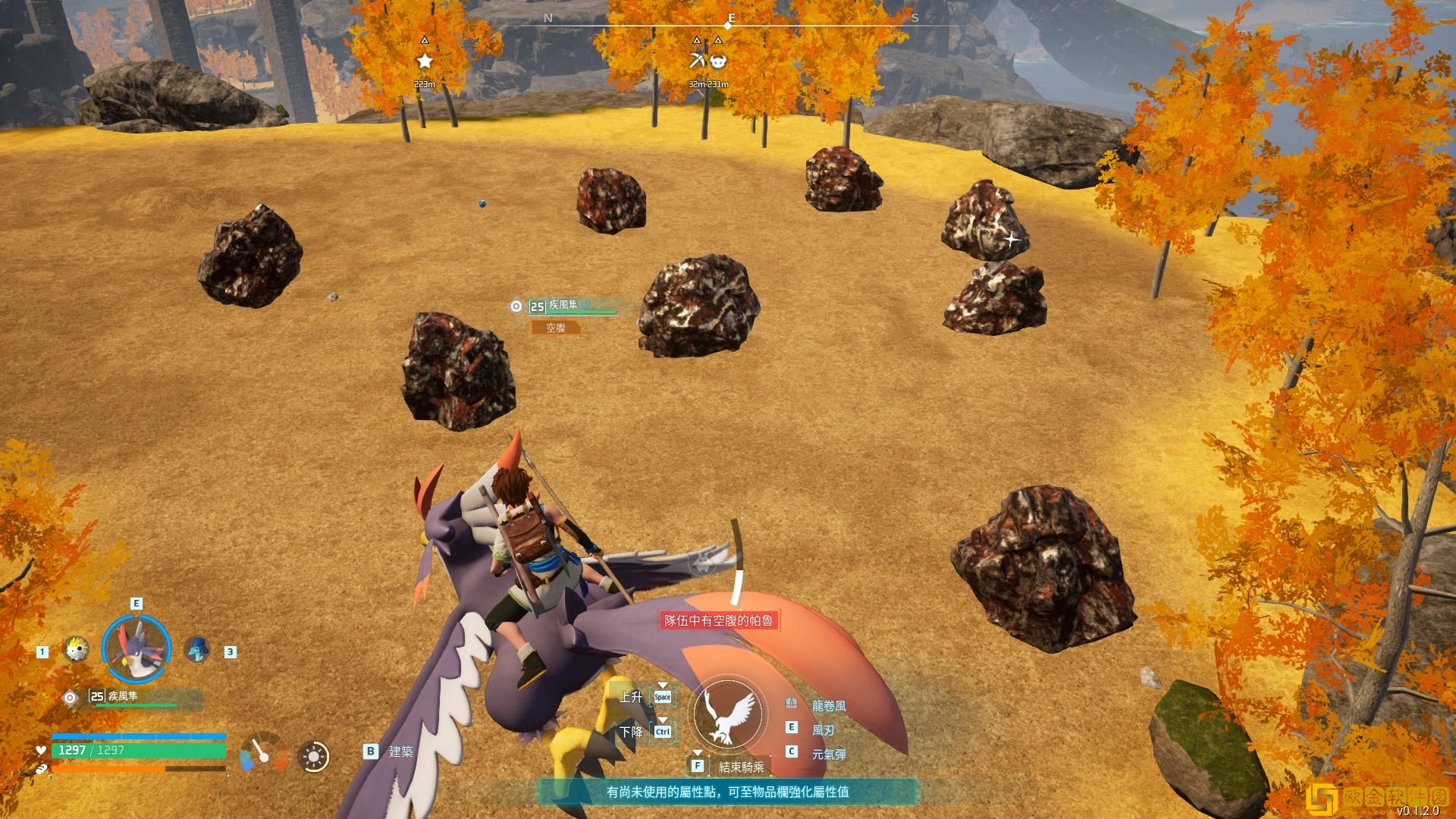Viewport: 1456px width, 819px height.
Task: Click the sun time-of-day icon
Action: [x=313, y=756]
